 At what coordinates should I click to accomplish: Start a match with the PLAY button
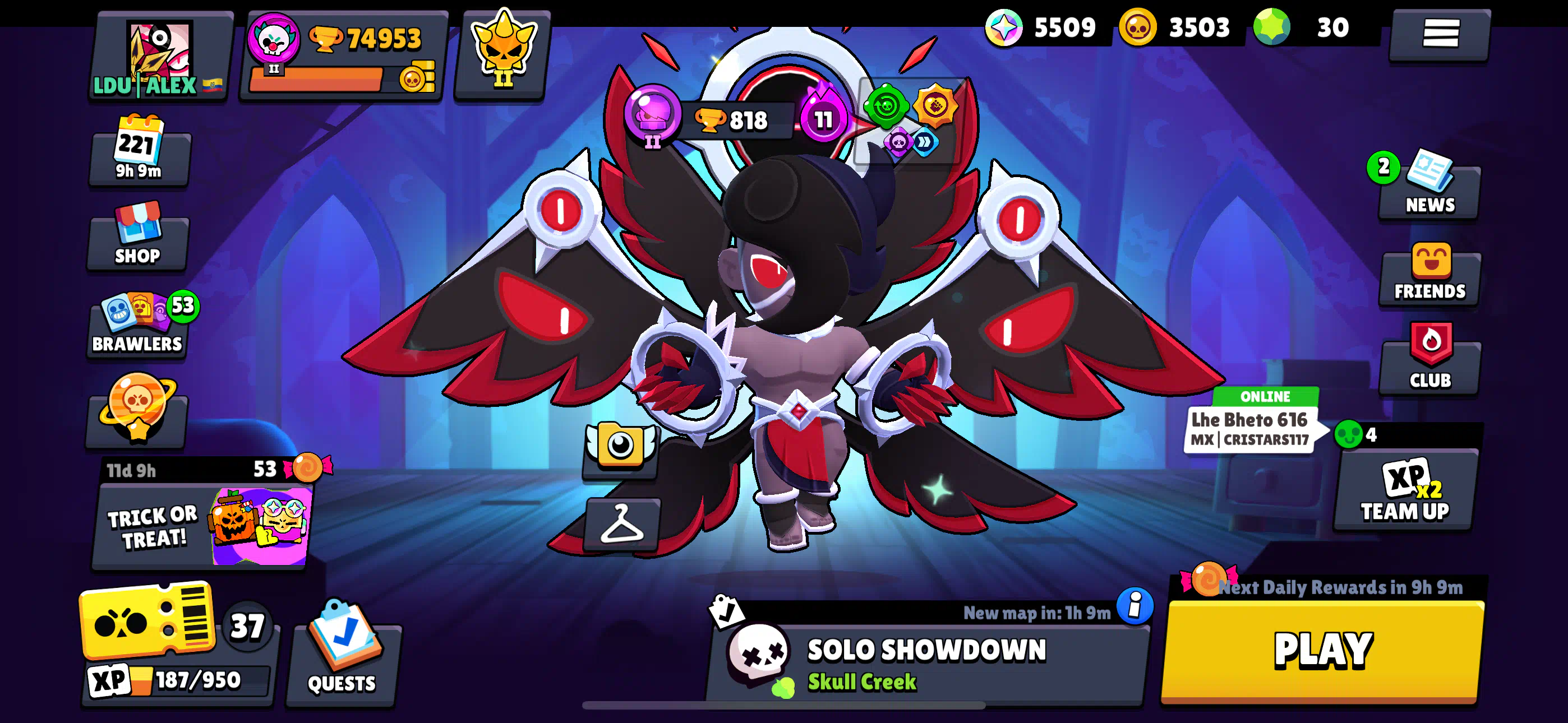tap(1322, 650)
